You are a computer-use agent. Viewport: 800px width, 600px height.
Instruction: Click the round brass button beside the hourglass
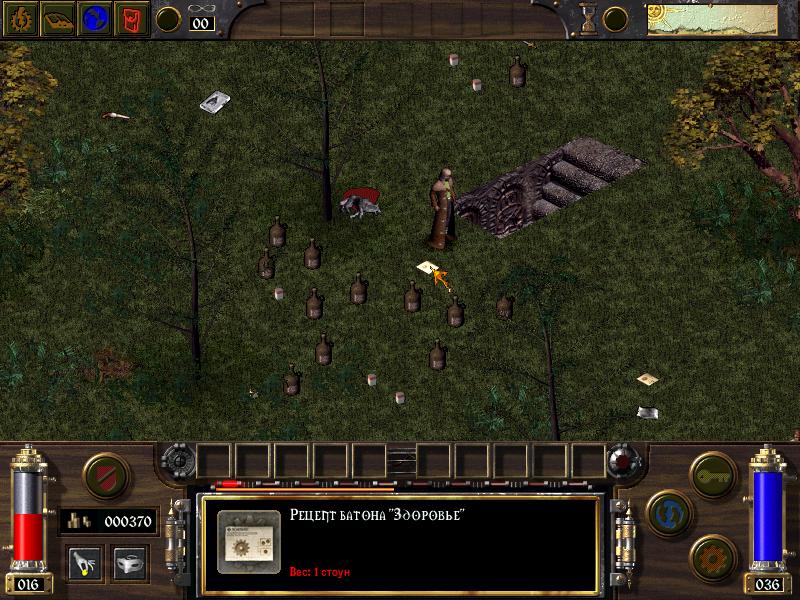617,18
